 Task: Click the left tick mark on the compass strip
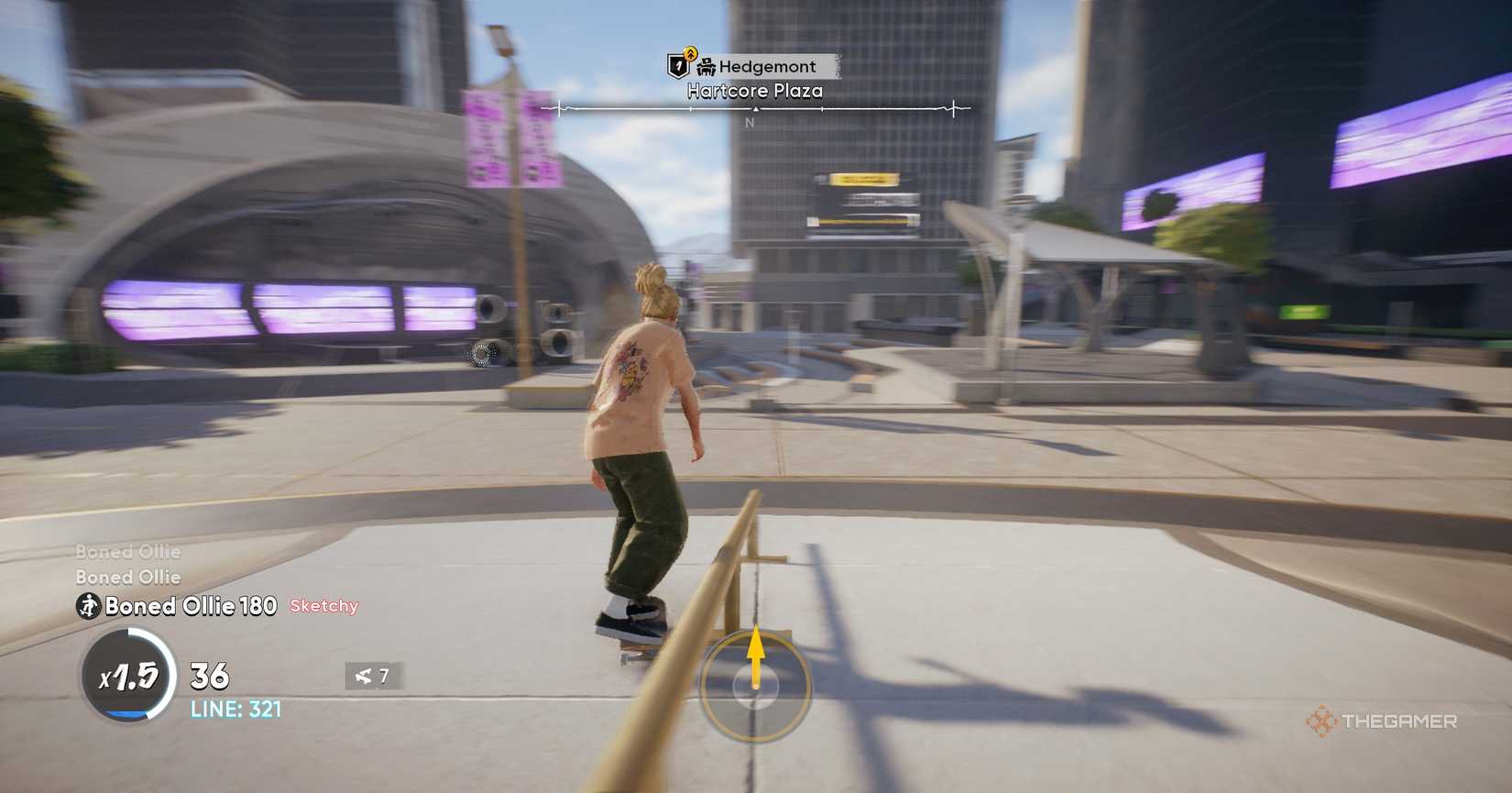(x=557, y=107)
